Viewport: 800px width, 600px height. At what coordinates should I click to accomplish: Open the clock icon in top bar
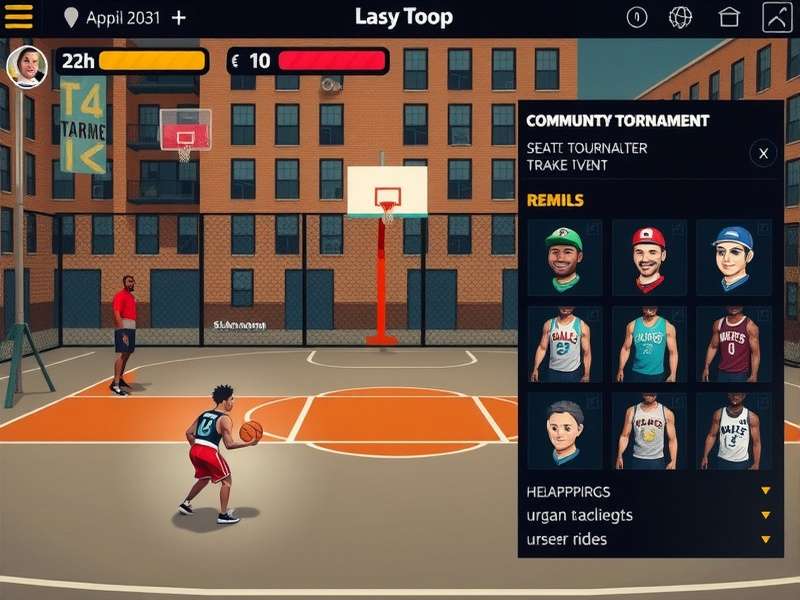tap(637, 17)
